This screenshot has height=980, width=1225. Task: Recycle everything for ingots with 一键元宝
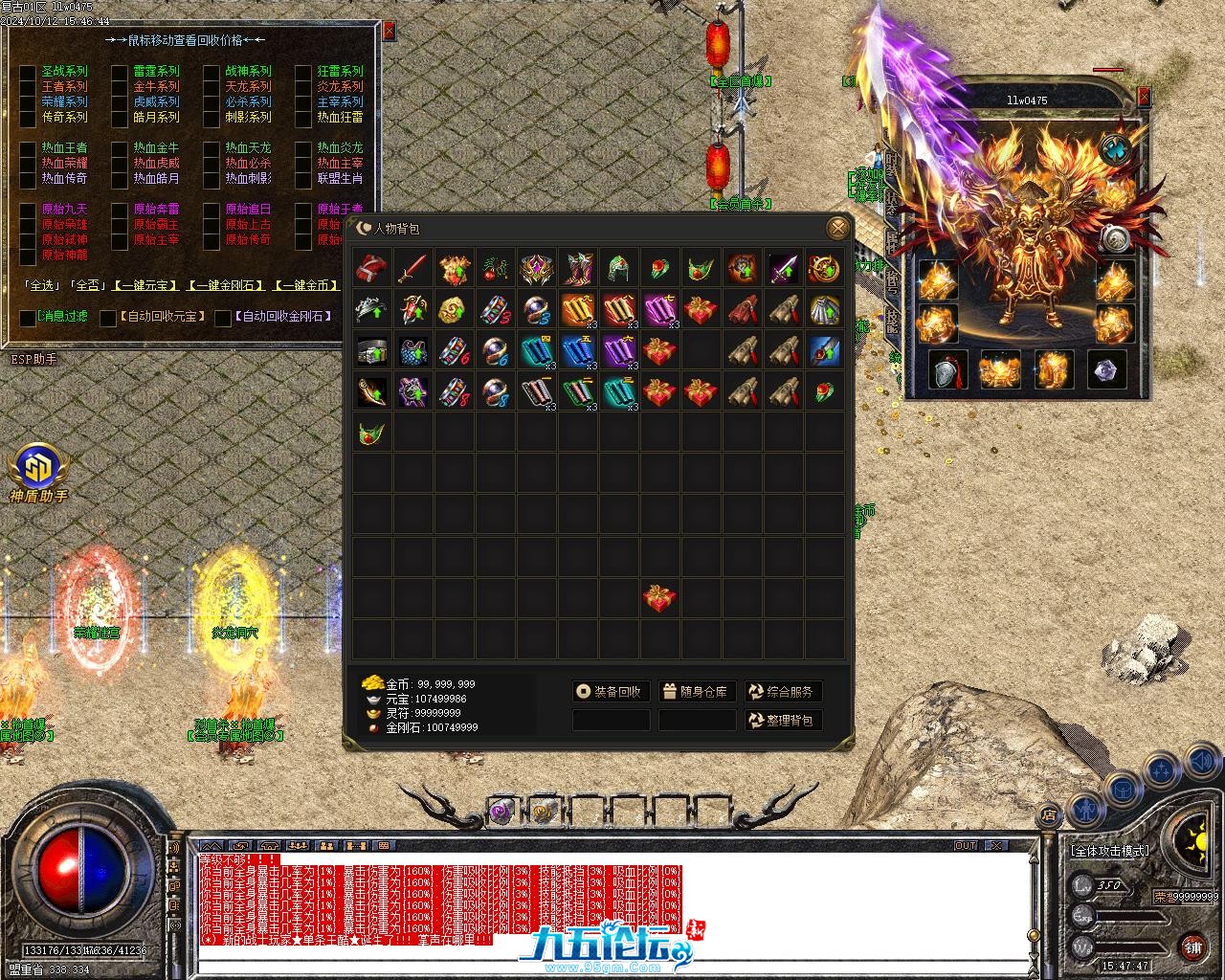point(144,285)
